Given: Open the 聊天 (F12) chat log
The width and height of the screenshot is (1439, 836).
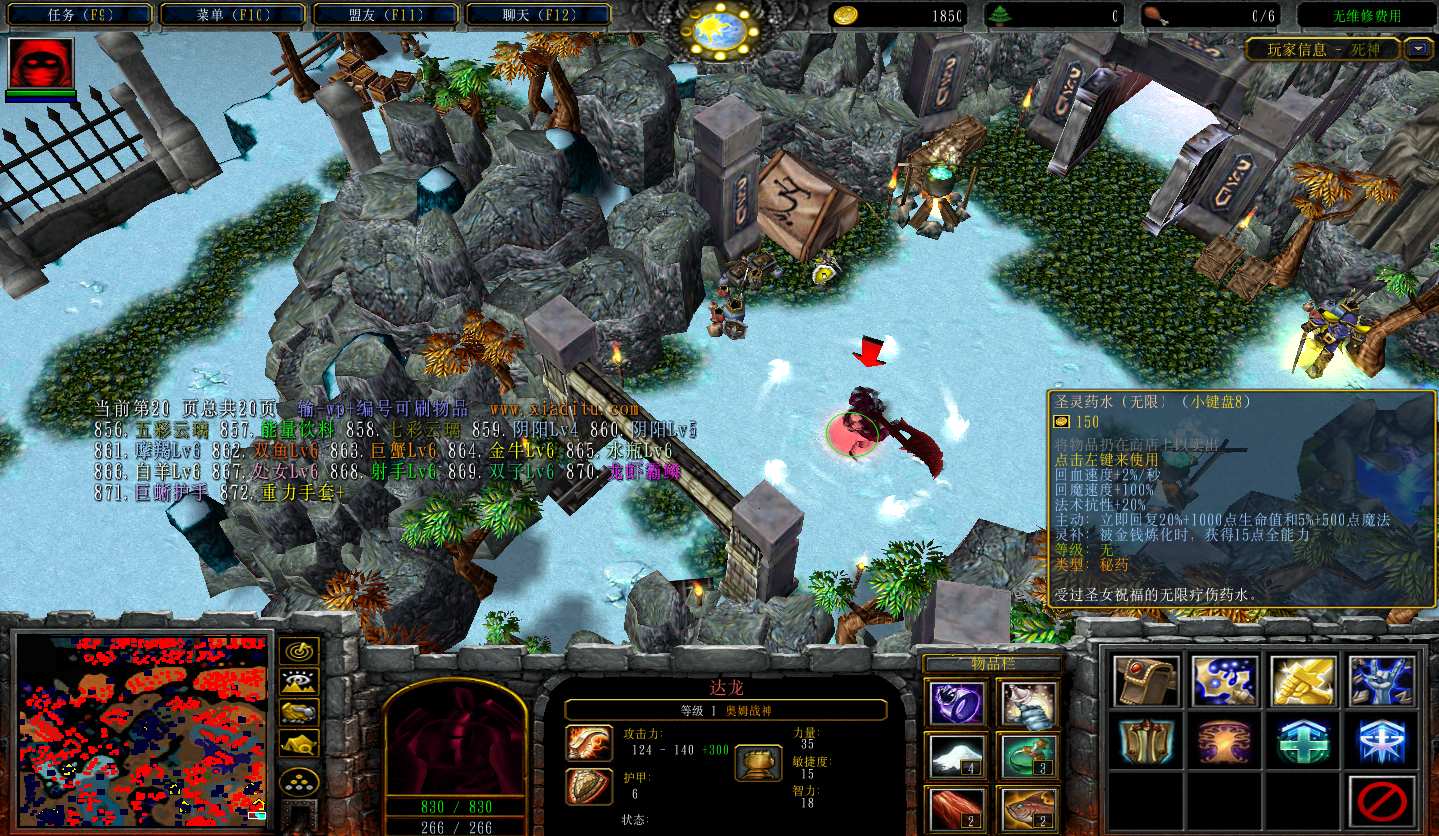Looking at the screenshot, I should 539,15.
